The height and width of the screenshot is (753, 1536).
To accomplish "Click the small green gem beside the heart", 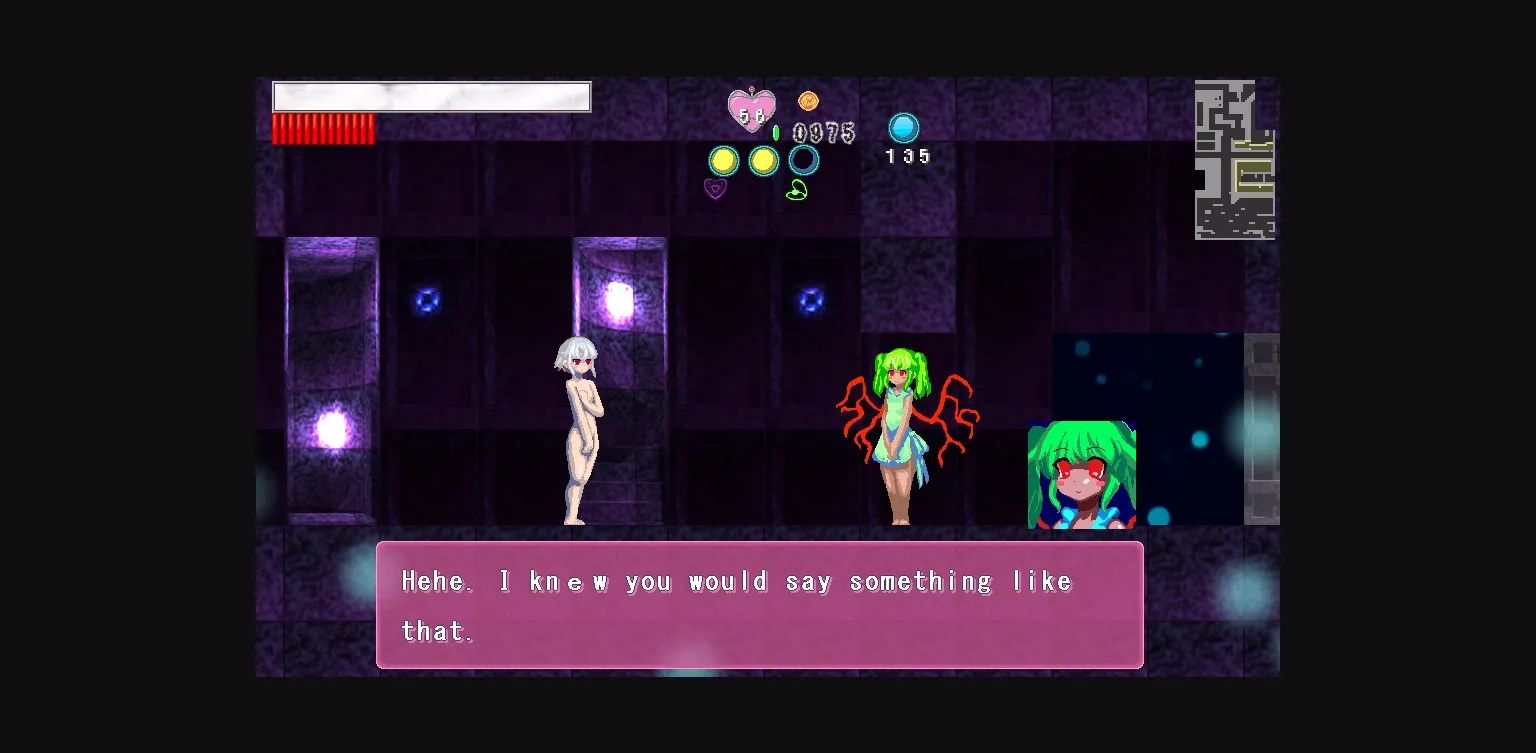I will point(778,130).
